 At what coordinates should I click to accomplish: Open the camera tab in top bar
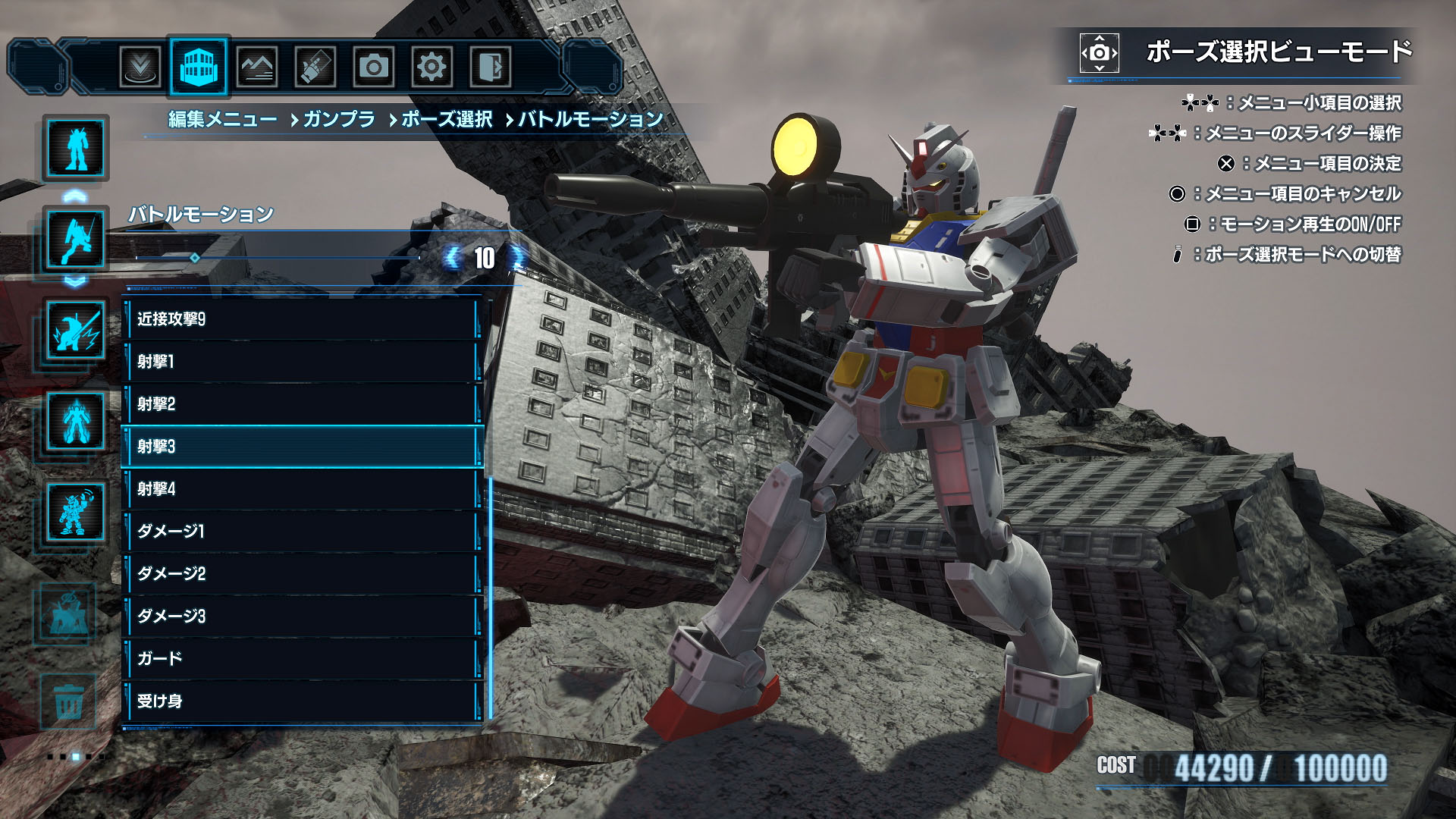click(x=373, y=67)
